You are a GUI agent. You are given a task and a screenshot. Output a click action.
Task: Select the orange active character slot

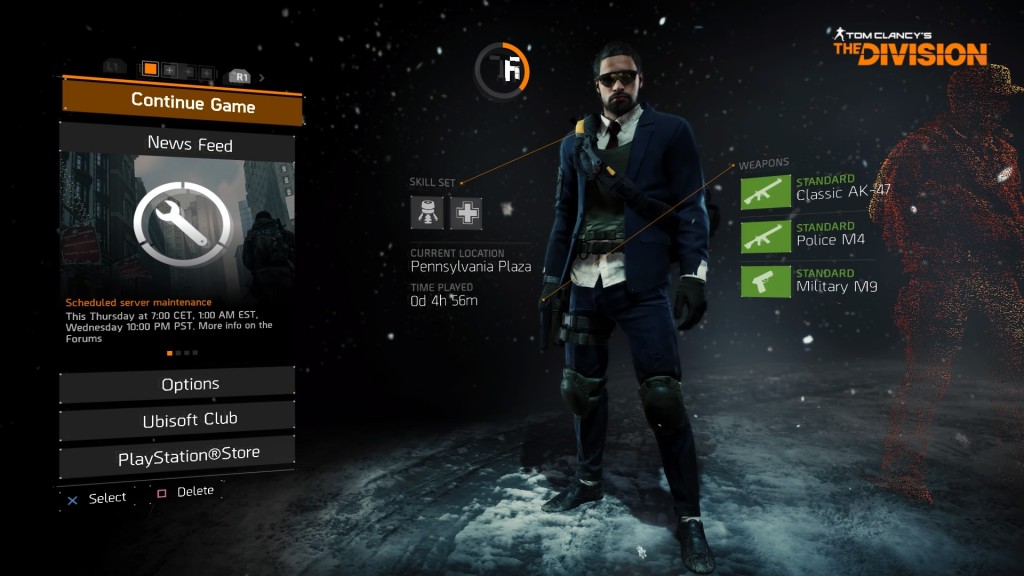pyautogui.click(x=151, y=69)
